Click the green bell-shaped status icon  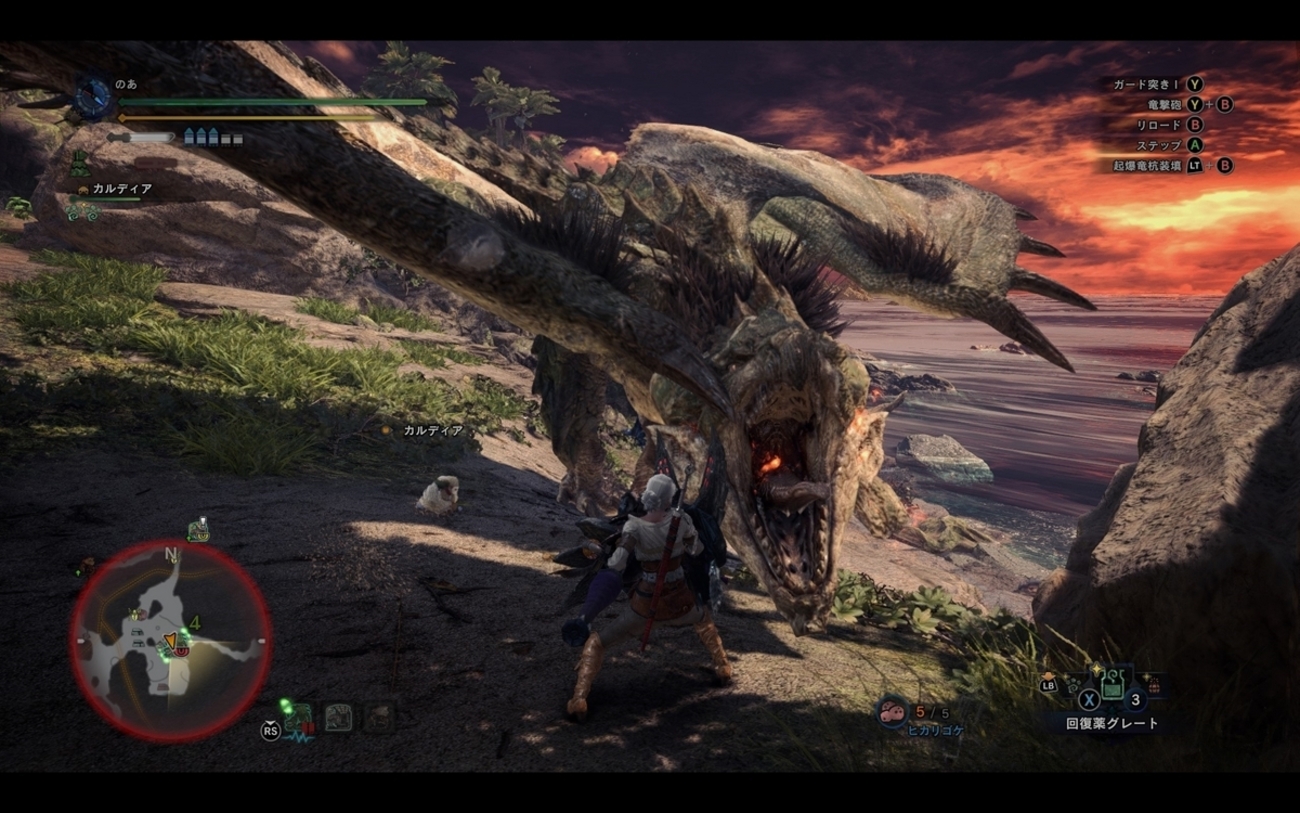pyautogui.click(x=79, y=162)
